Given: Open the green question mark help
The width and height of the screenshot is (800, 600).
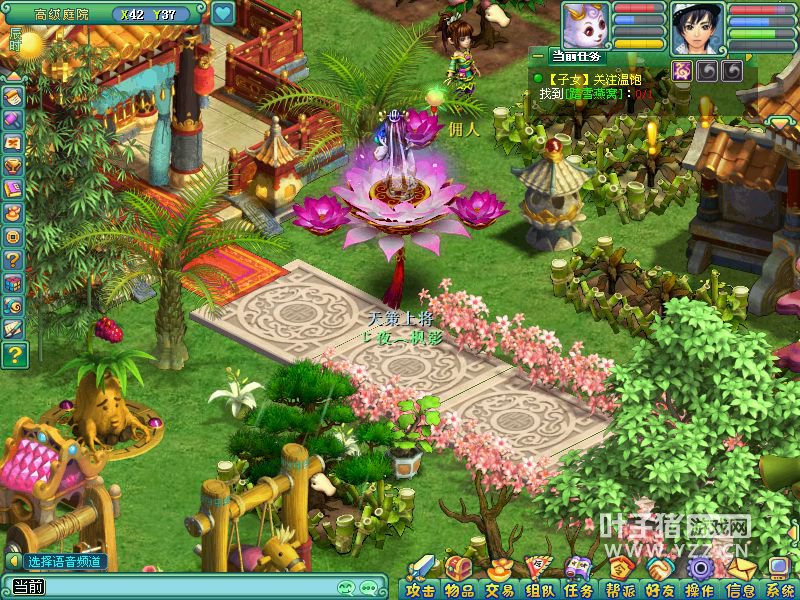Looking at the screenshot, I should coord(14,354).
